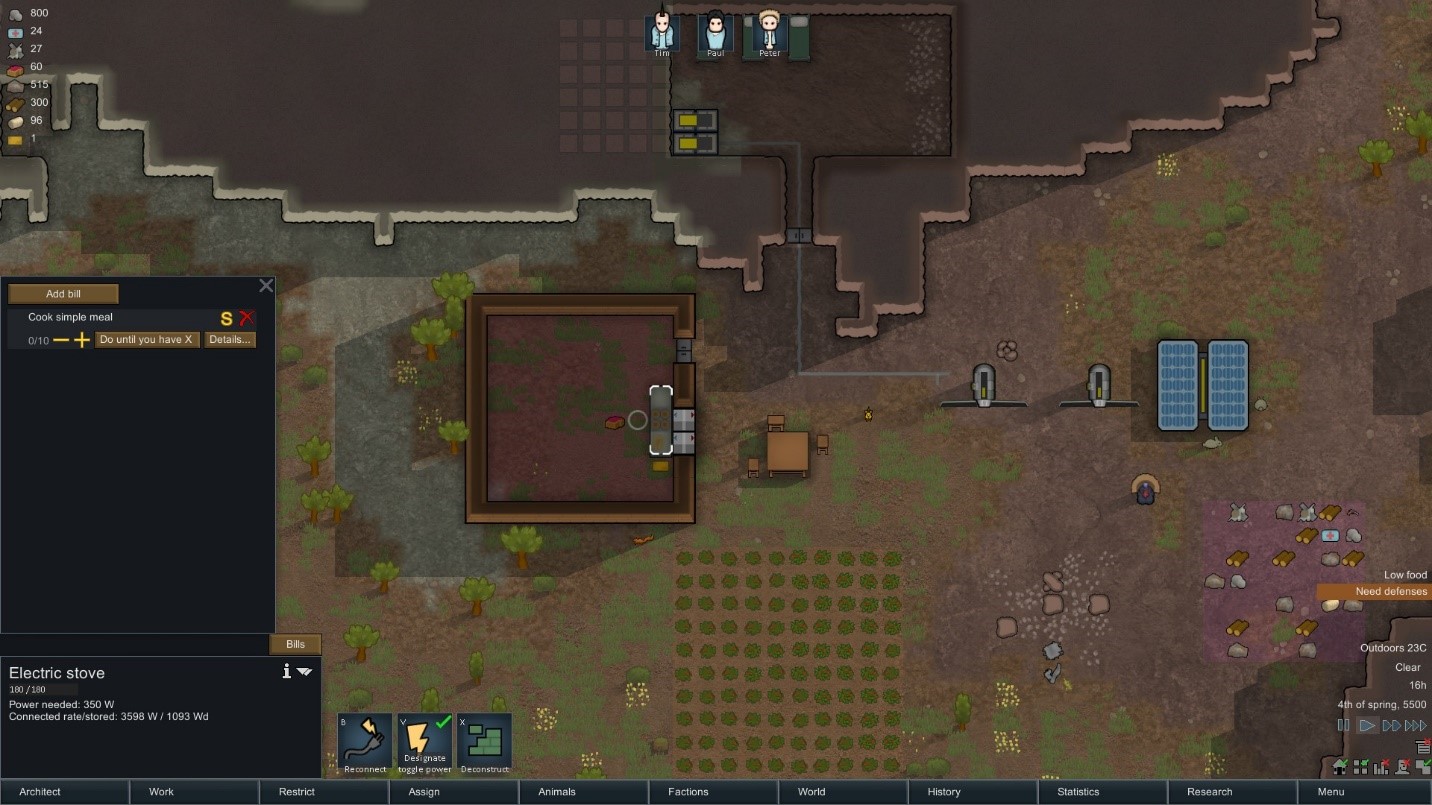Pause the game
The width and height of the screenshot is (1432, 805).
(x=1343, y=725)
